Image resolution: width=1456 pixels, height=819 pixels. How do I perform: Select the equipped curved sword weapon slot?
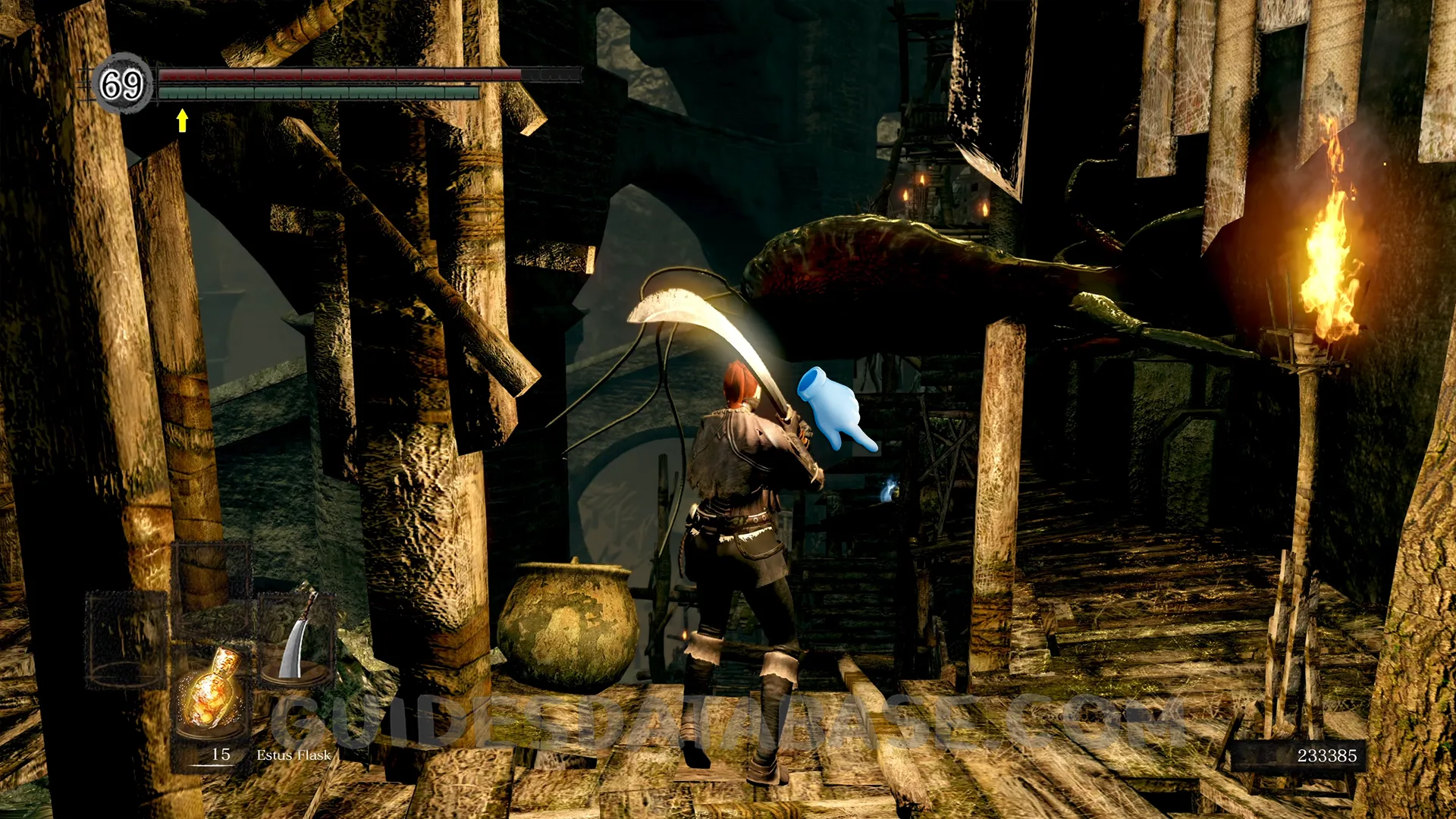297,635
